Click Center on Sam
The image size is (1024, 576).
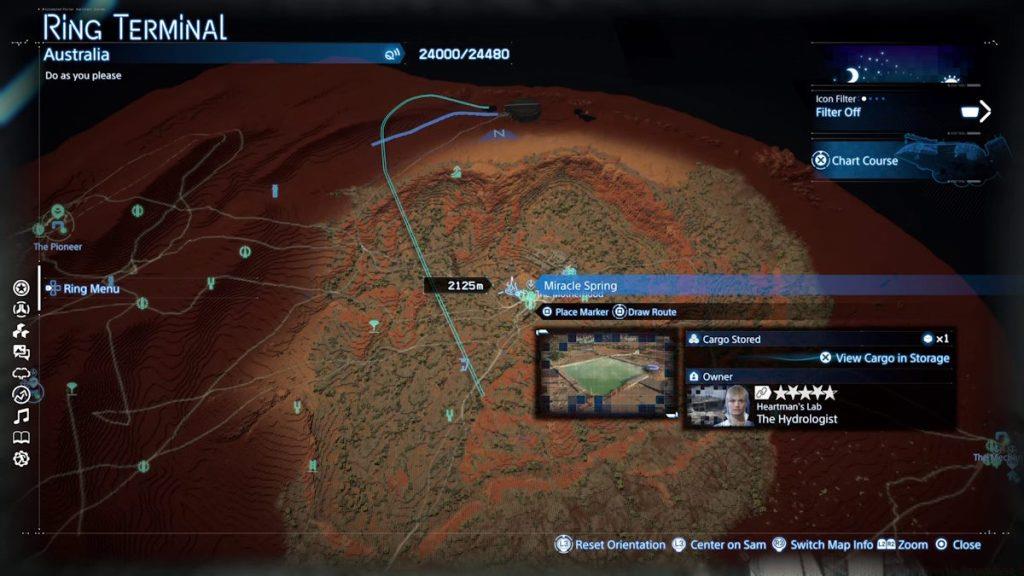(x=717, y=545)
